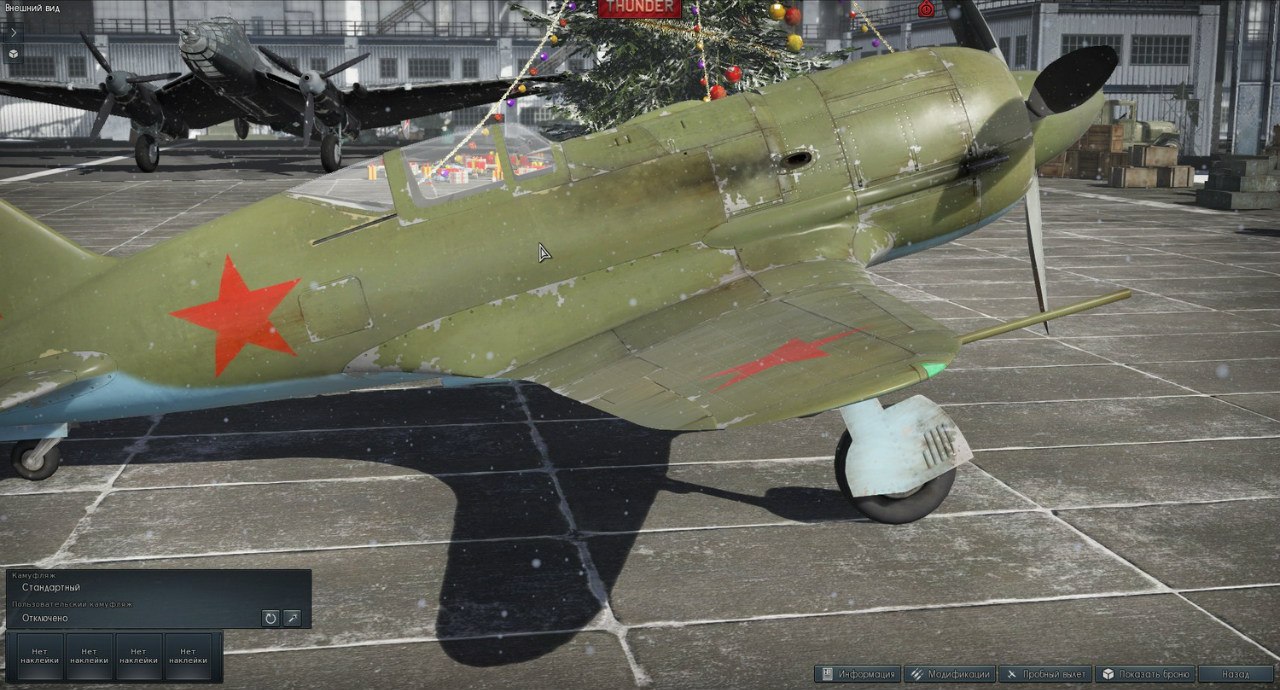Open the Модификации screen
This screenshot has height=690, width=1280.
pos(950,674)
